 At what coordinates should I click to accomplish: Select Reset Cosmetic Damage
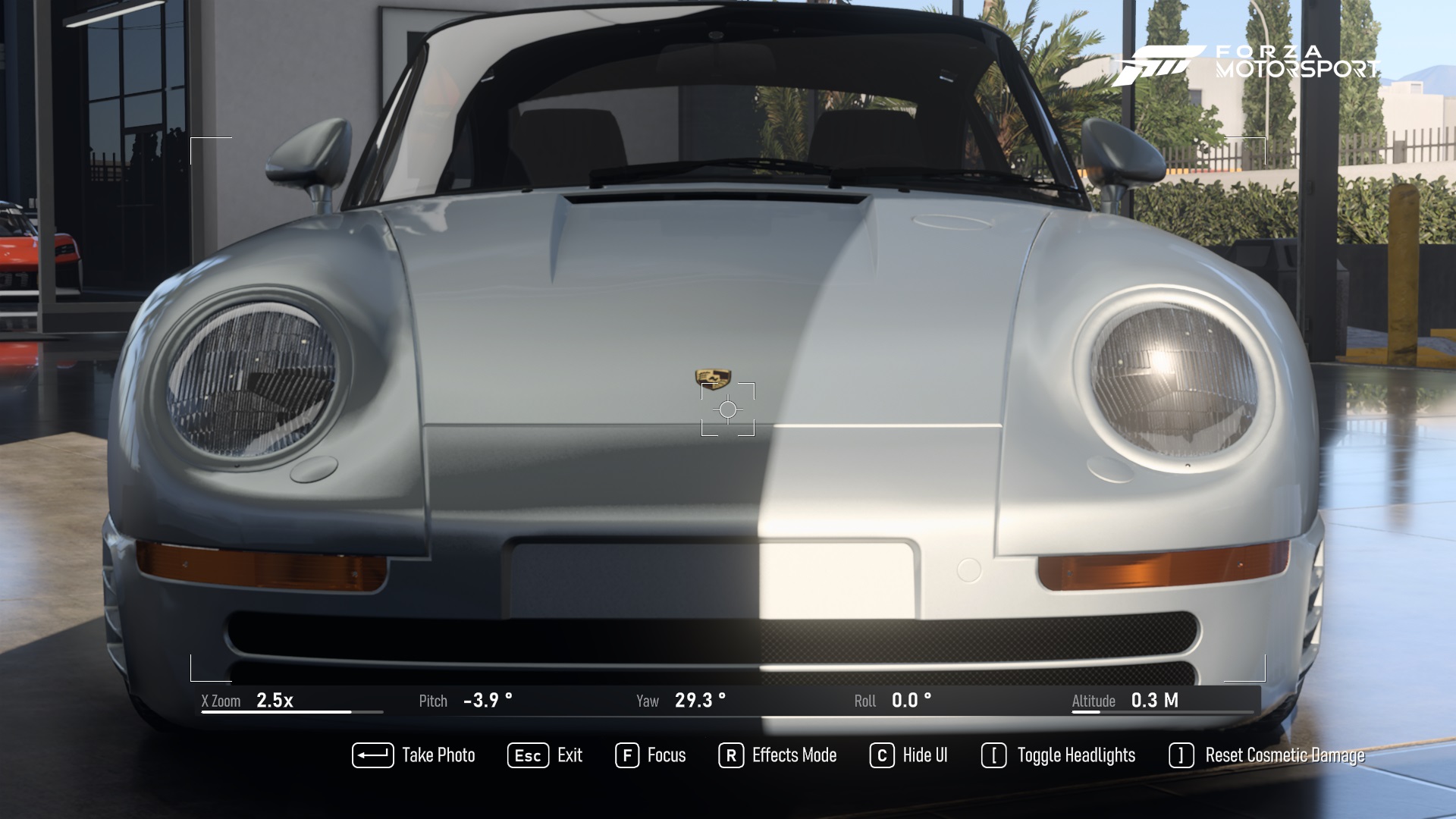pos(1285,755)
